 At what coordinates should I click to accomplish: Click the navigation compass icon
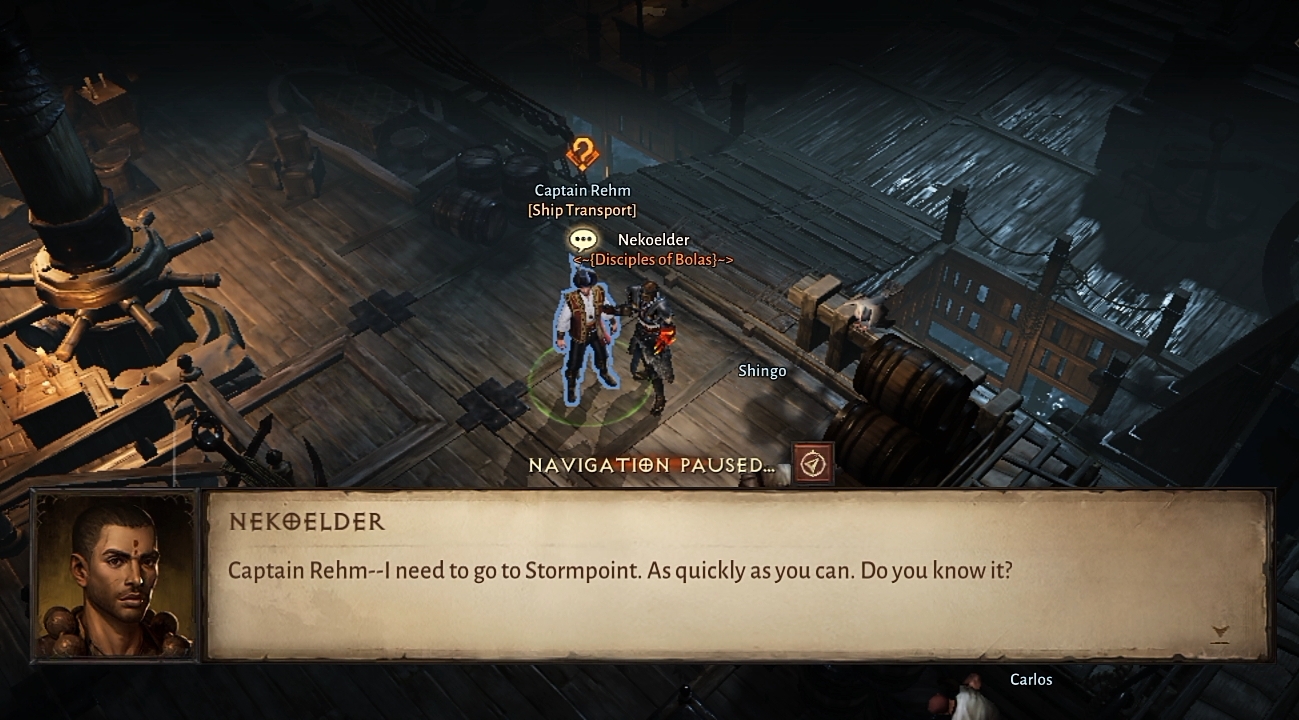(813, 464)
